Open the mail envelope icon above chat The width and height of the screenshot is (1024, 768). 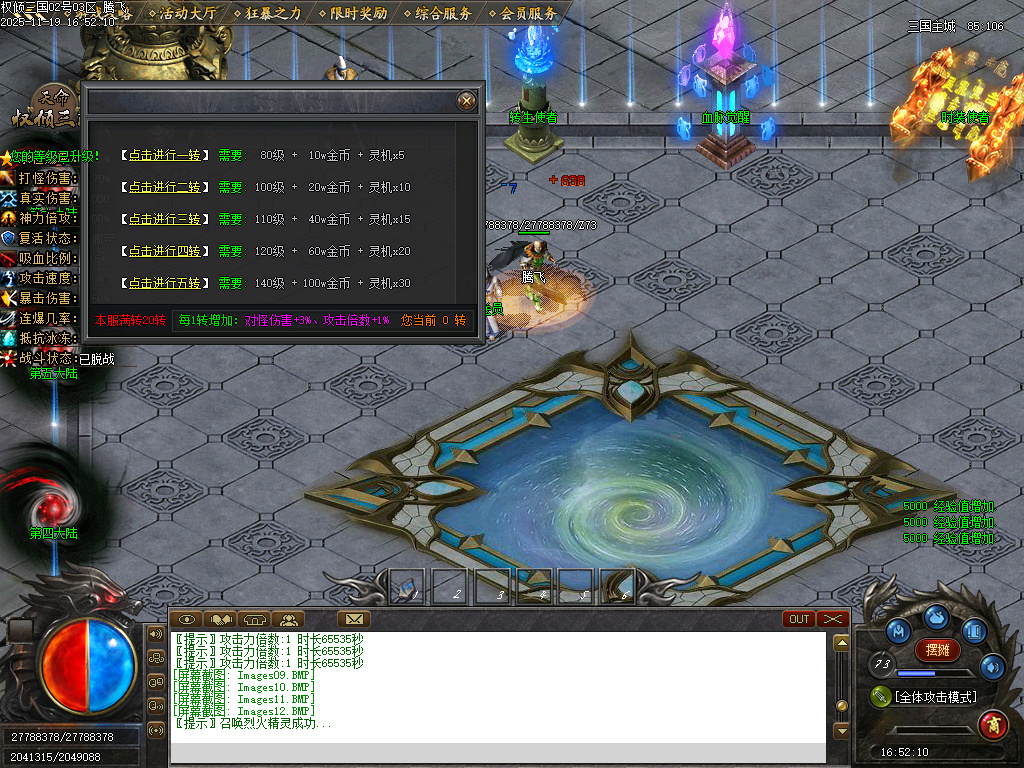click(354, 619)
